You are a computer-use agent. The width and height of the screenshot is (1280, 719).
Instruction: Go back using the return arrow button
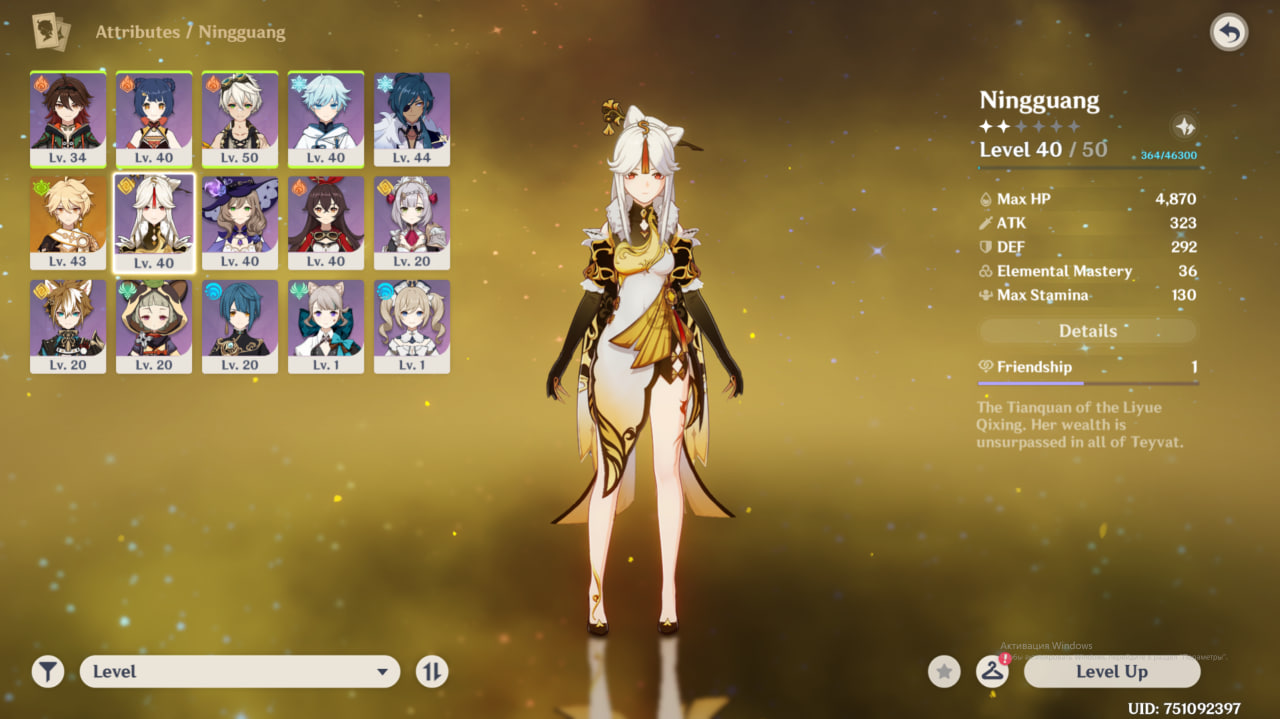[1229, 33]
